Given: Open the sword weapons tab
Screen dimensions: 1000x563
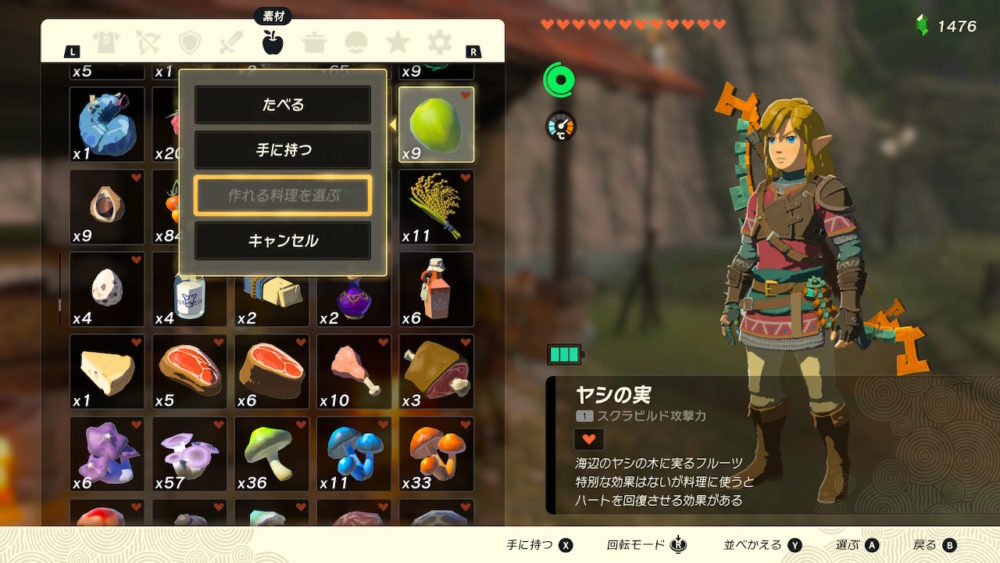Looking at the screenshot, I should tap(231, 43).
